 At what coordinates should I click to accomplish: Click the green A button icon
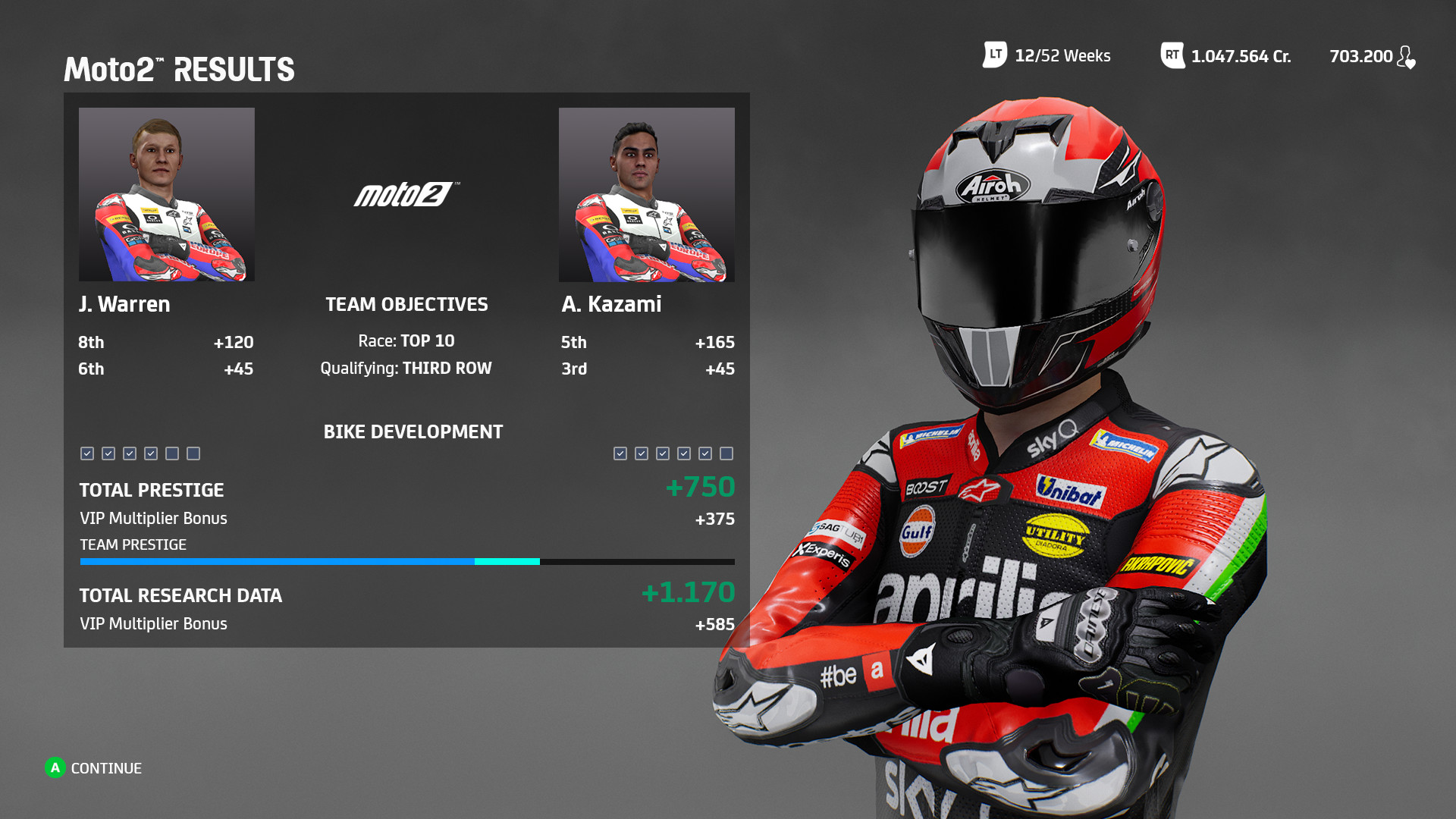pyautogui.click(x=54, y=768)
